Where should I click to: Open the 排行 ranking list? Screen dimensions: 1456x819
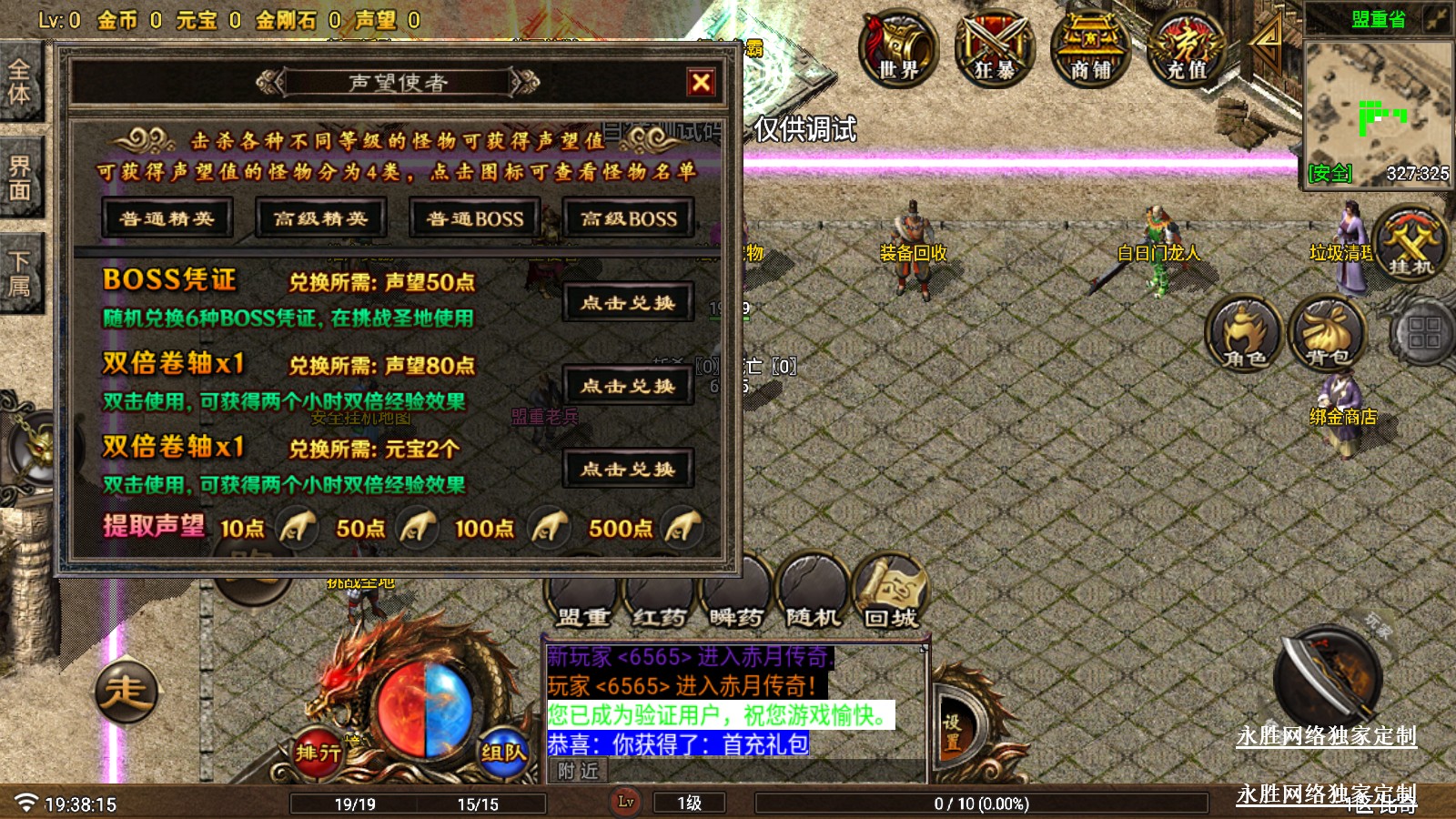(x=318, y=752)
